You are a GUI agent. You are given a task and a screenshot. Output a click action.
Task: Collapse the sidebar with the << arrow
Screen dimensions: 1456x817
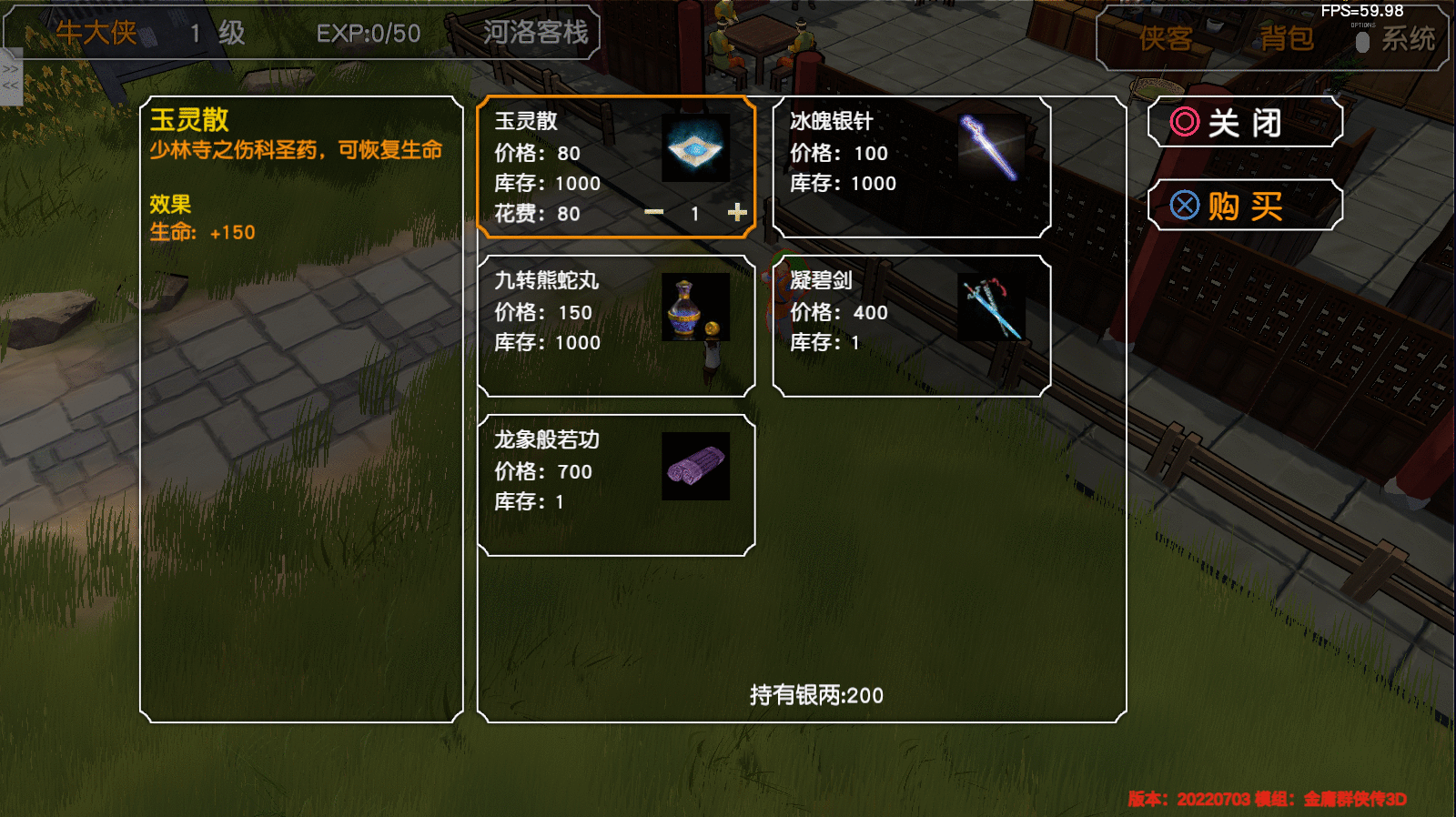[12, 86]
